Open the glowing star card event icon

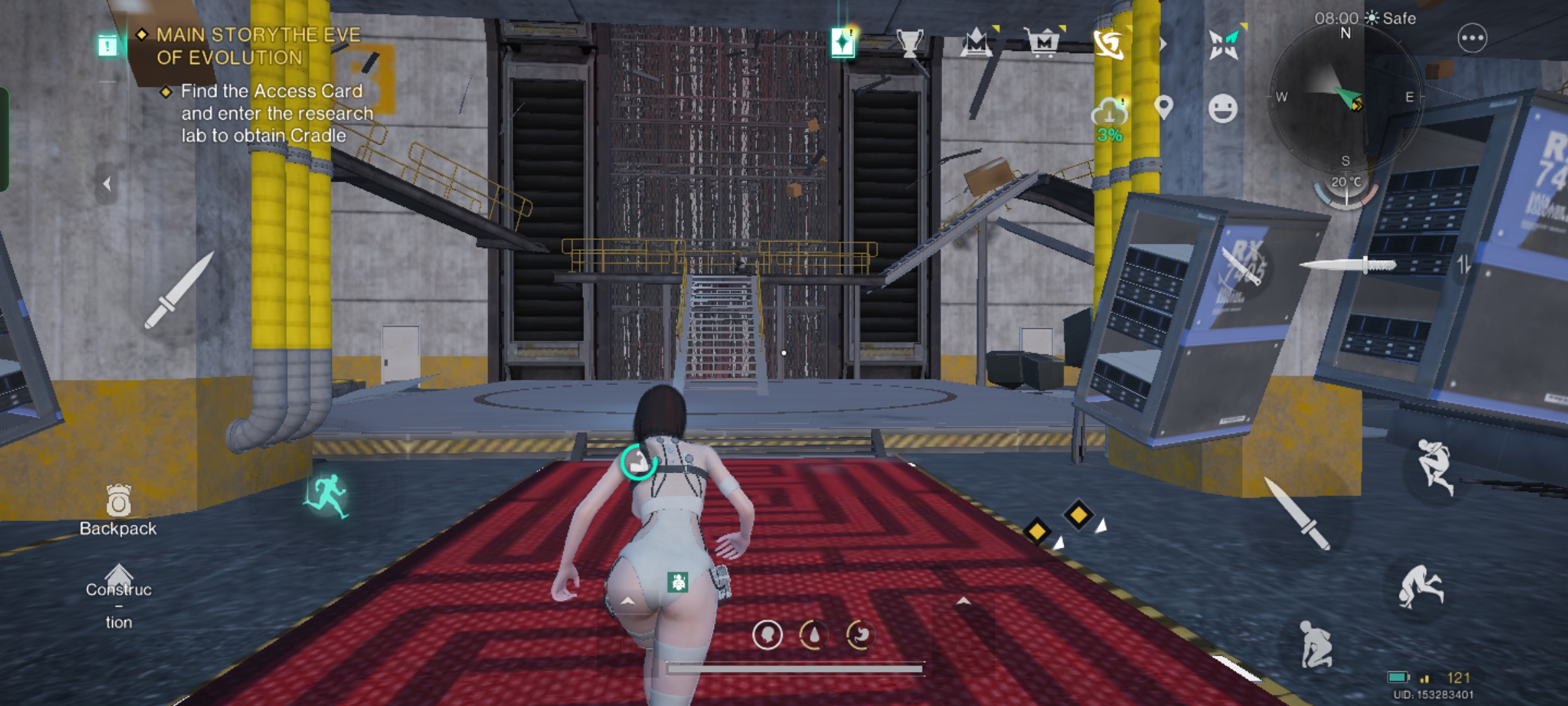843,43
